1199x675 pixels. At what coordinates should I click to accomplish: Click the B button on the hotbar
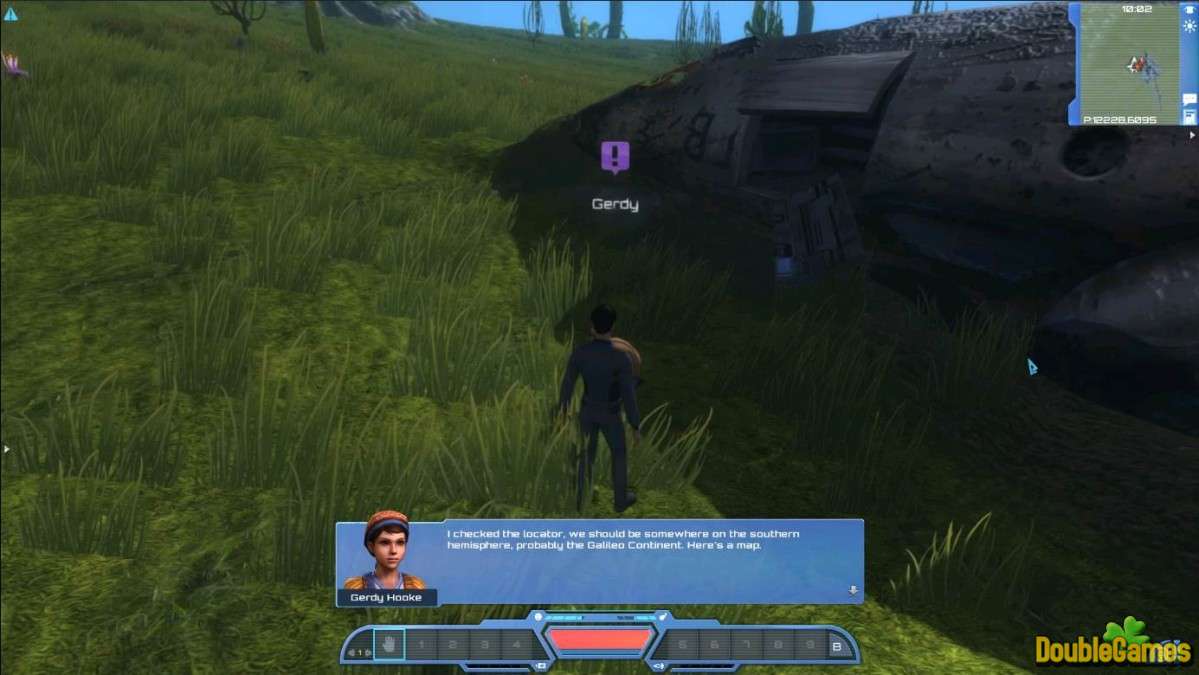pyautogui.click(x=837, y=646)
